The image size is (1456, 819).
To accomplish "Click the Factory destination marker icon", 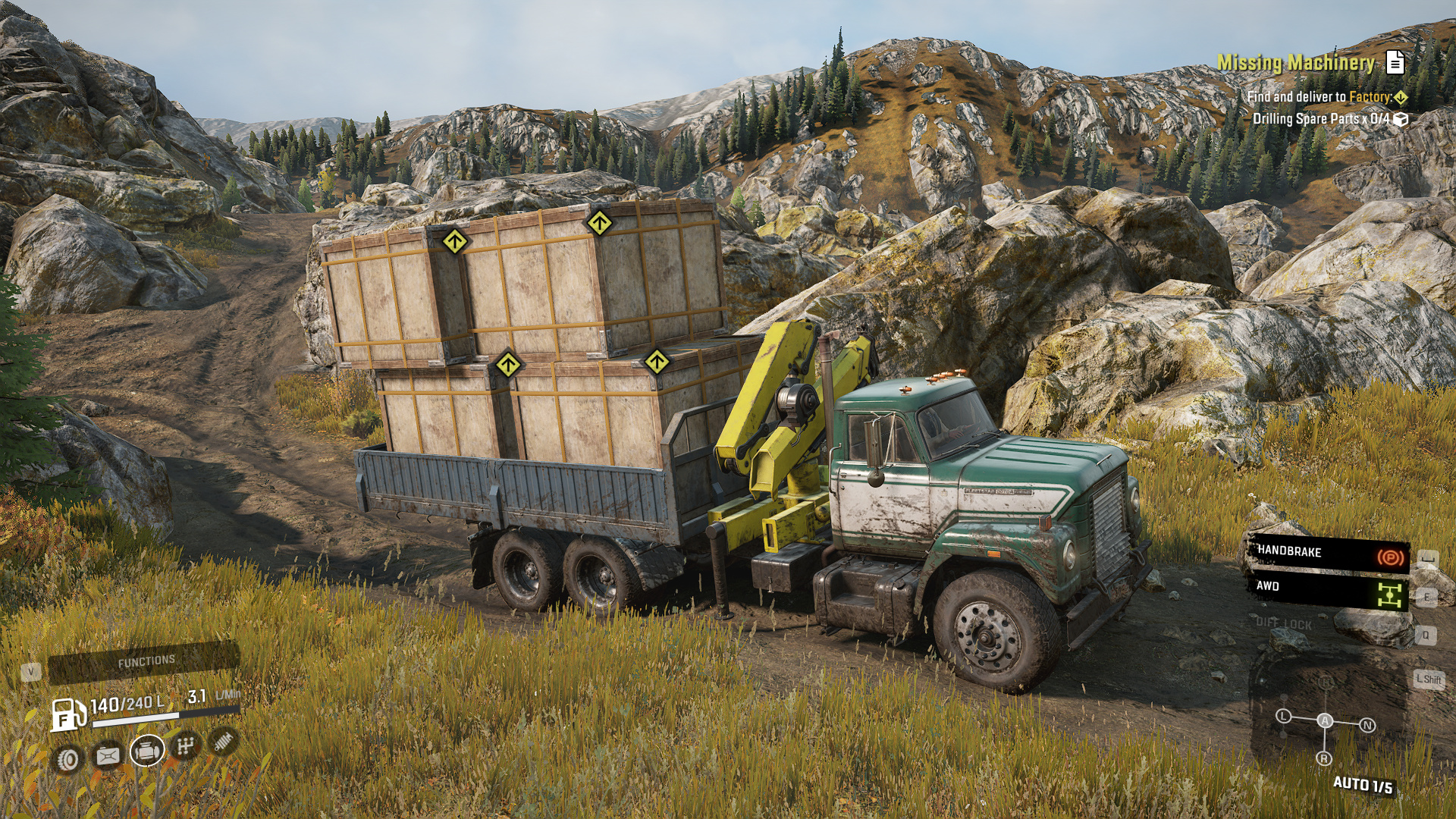I will [1401, 98].
